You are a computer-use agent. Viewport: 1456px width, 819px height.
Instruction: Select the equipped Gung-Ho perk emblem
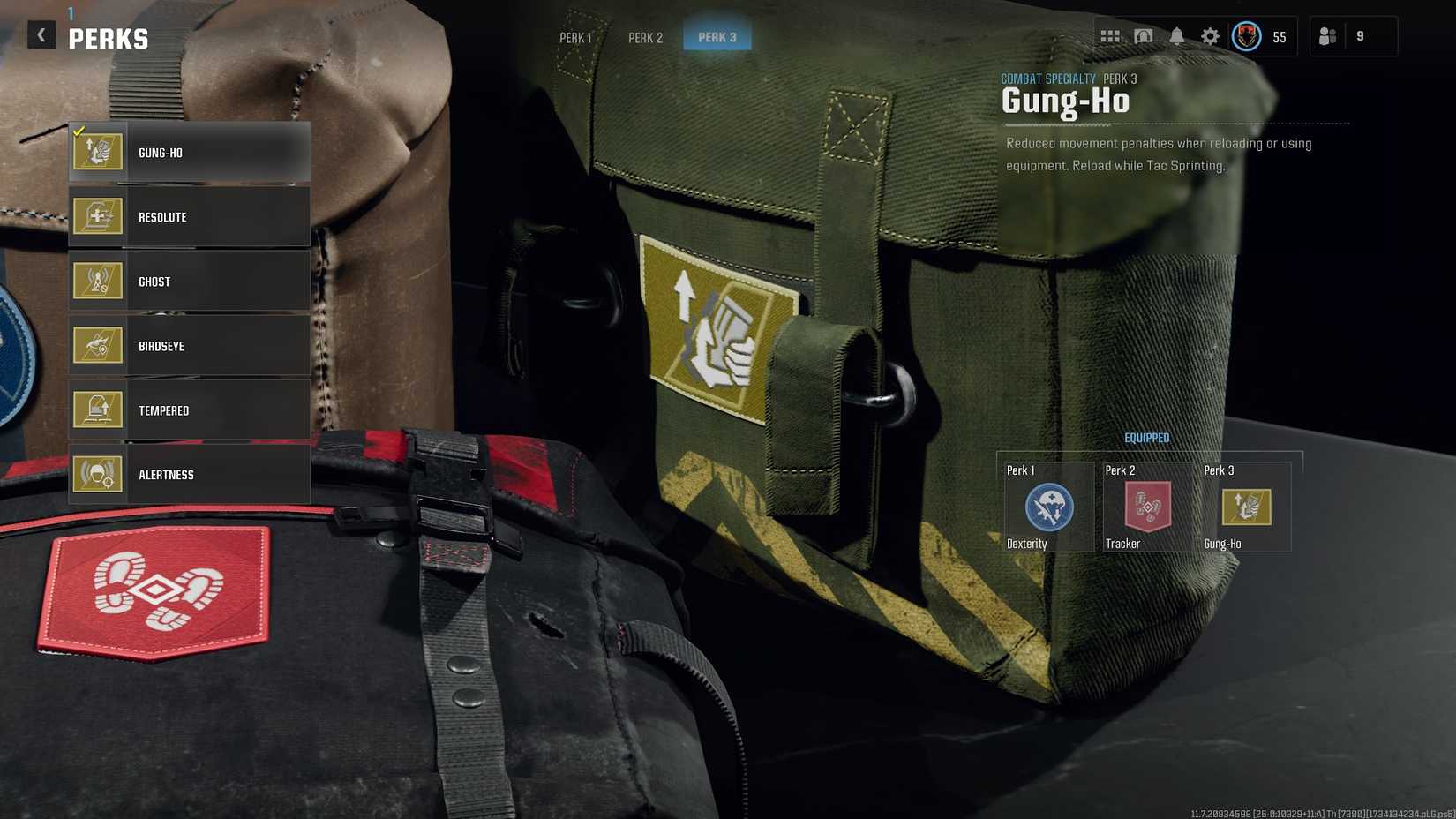click(x=1246, y=507)
